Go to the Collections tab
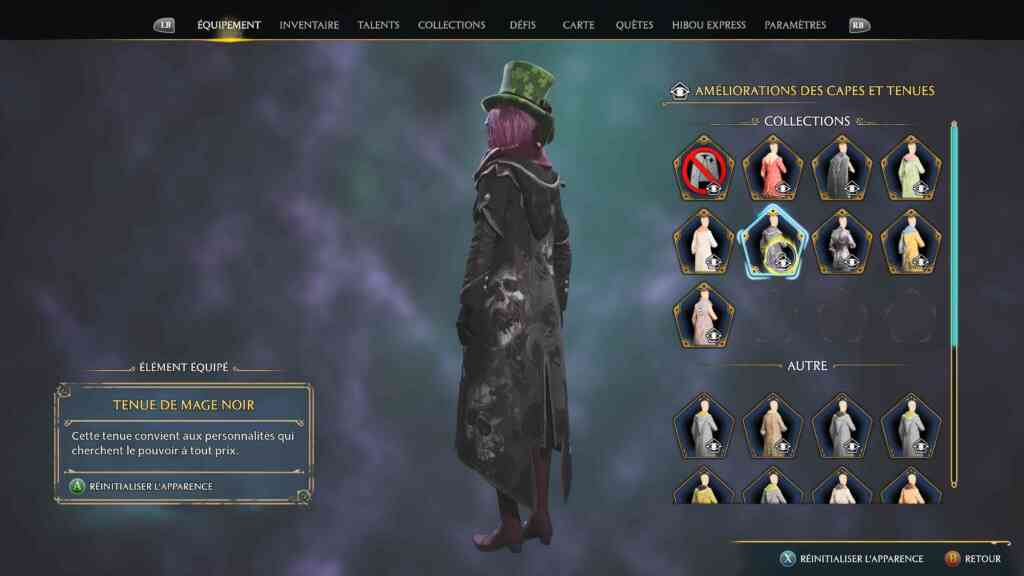Viewport: 1024px width, 576px height. pyautogui.click(x=451, y=25)
